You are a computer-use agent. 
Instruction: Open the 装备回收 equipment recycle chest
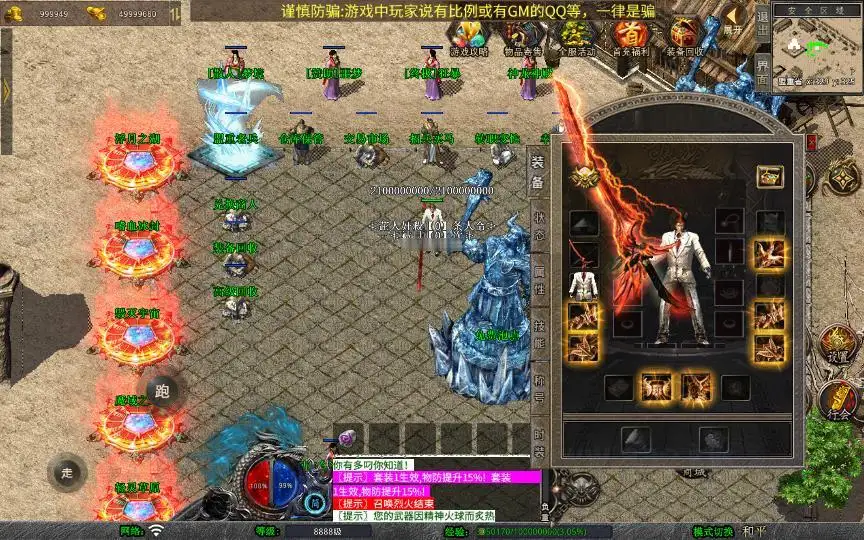[684, 36]
